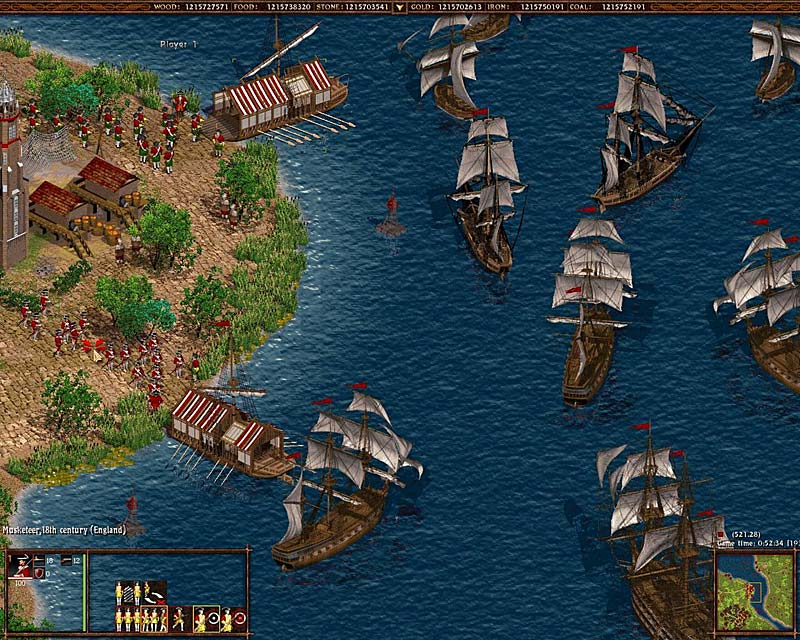Activate the red target attack icon
Image resolution: width=800 pixels, height=640 pixels.
click(232, 620)
